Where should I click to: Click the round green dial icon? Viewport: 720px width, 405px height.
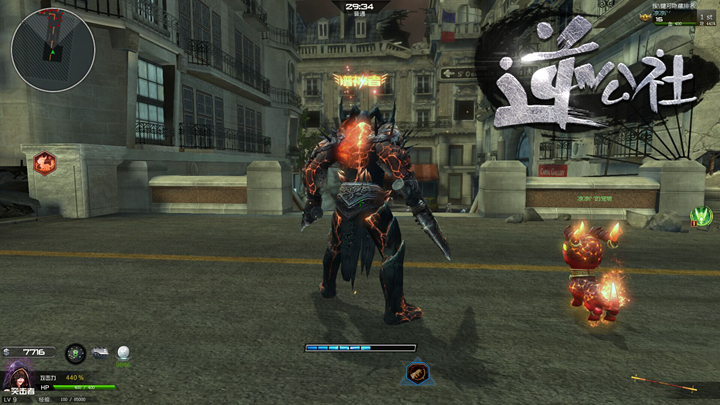click(75, 353)
